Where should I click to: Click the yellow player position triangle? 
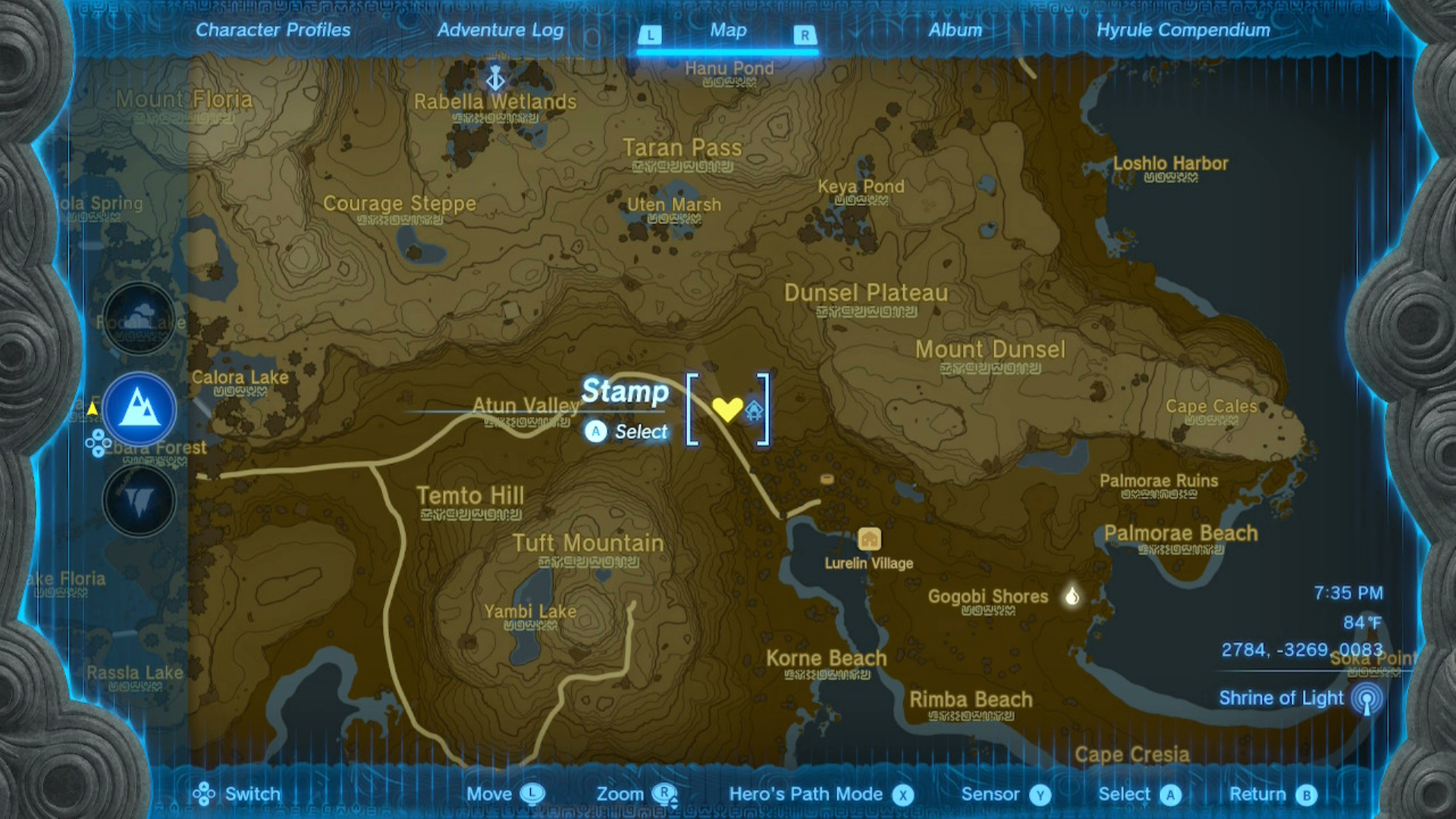point(92,407)
